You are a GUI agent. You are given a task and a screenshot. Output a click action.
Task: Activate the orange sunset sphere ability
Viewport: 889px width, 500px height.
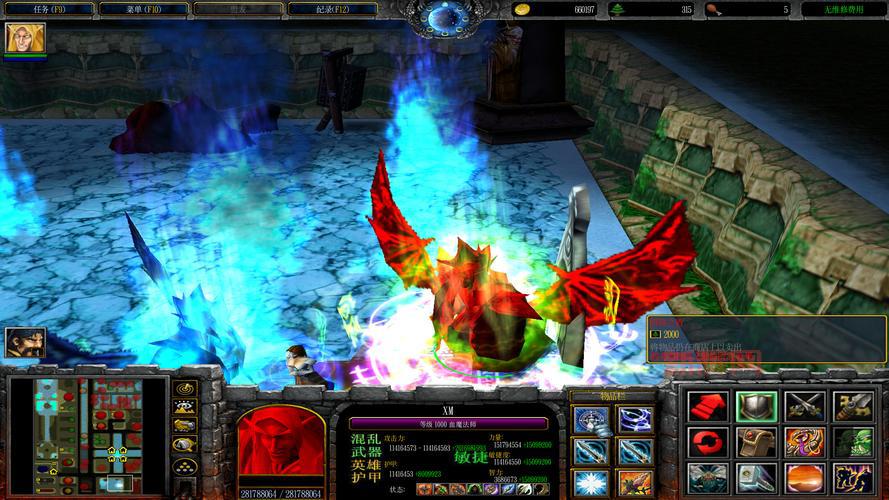(x=805, y=479)
